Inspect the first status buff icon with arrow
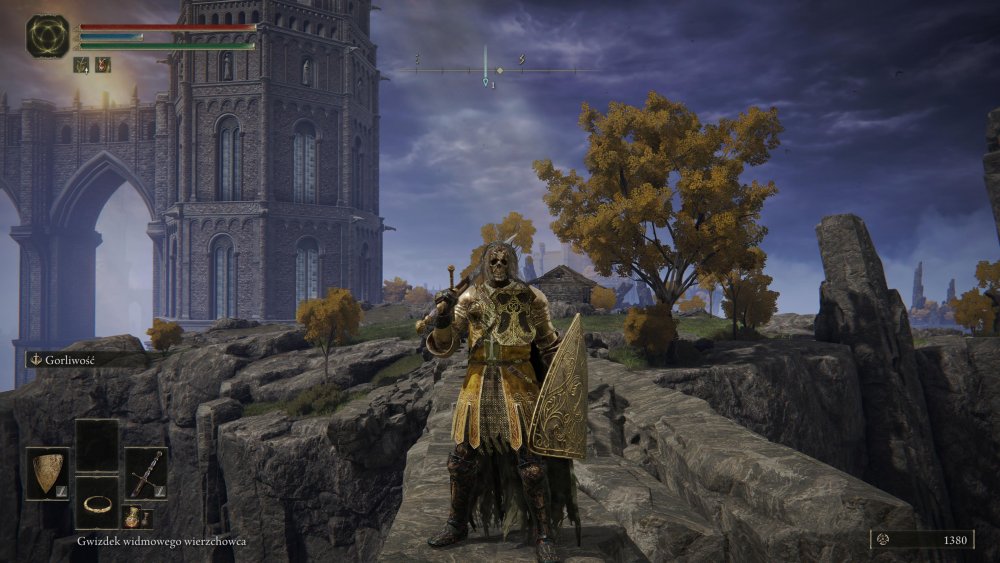This screenshot has width=1000, height=563. pyautogui.click(x=81, y=65)
